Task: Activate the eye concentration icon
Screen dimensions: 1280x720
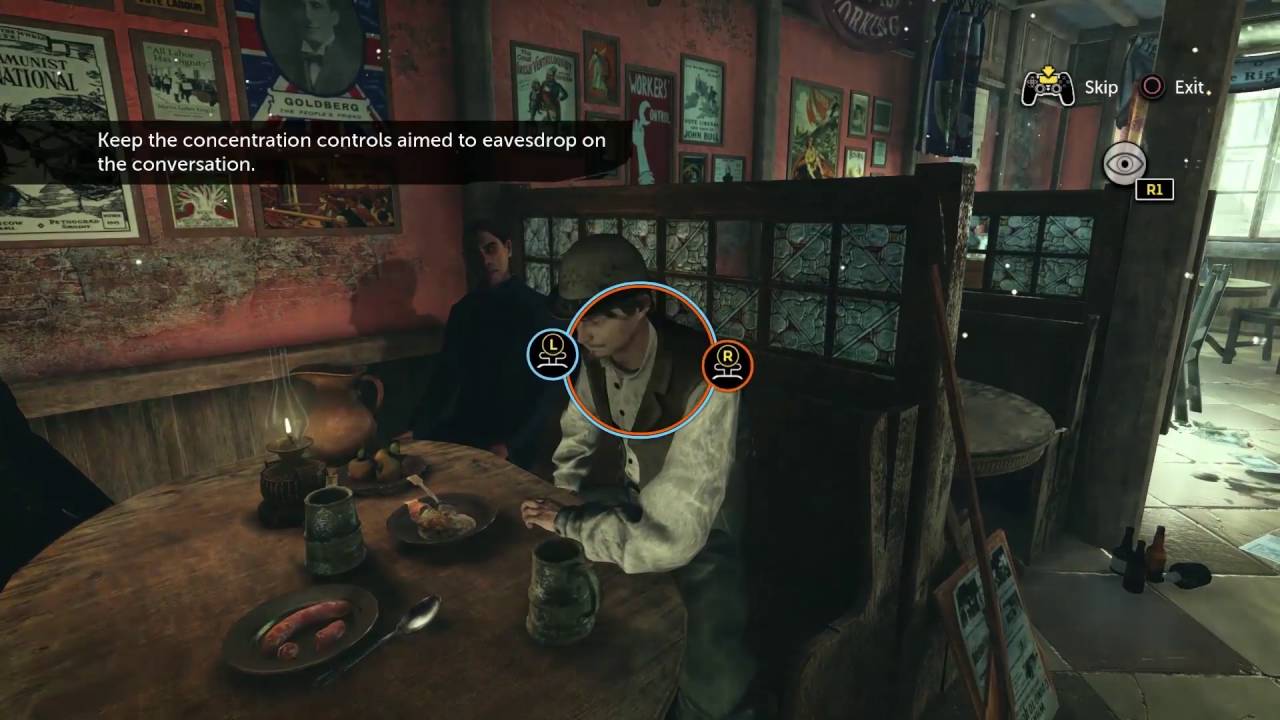Action: pos(1124,164)
